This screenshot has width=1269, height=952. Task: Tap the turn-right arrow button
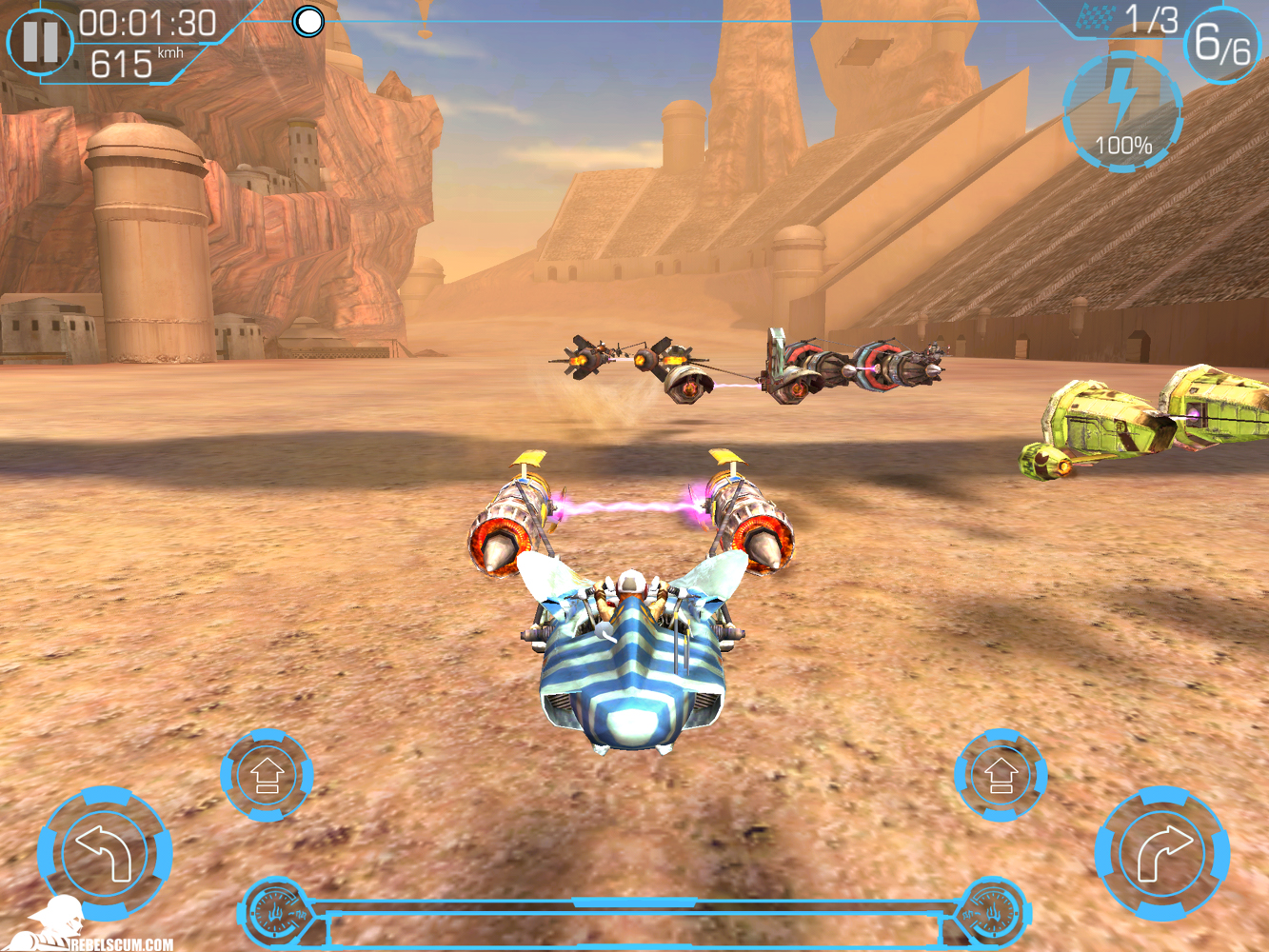(1162, 852)
